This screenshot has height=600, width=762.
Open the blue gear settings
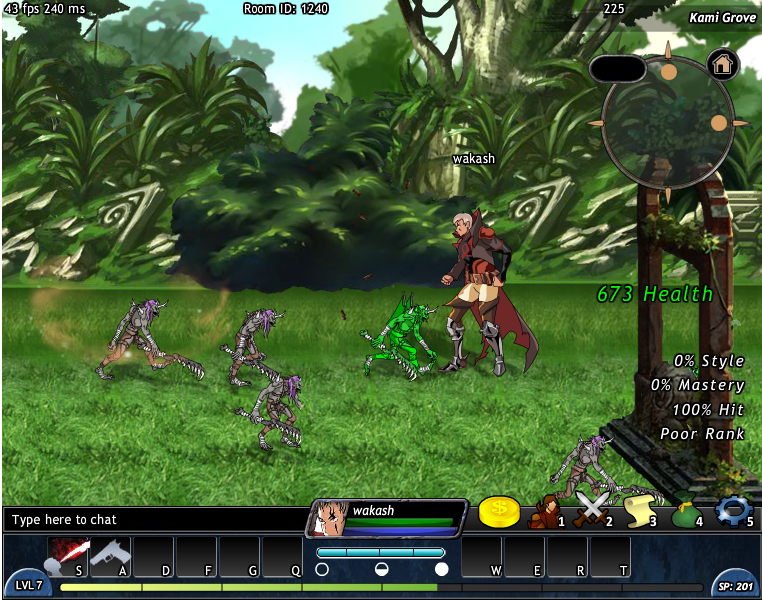[733, 512]
